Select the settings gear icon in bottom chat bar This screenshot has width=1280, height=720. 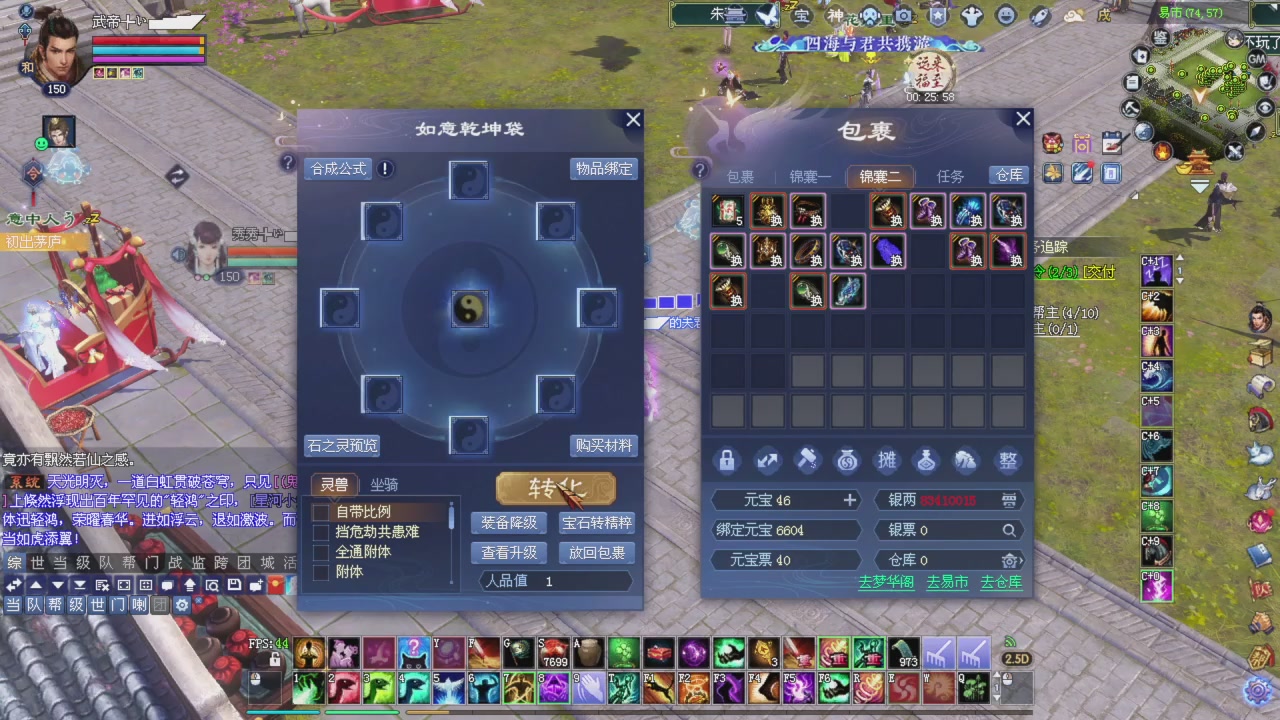coord(180,604)
